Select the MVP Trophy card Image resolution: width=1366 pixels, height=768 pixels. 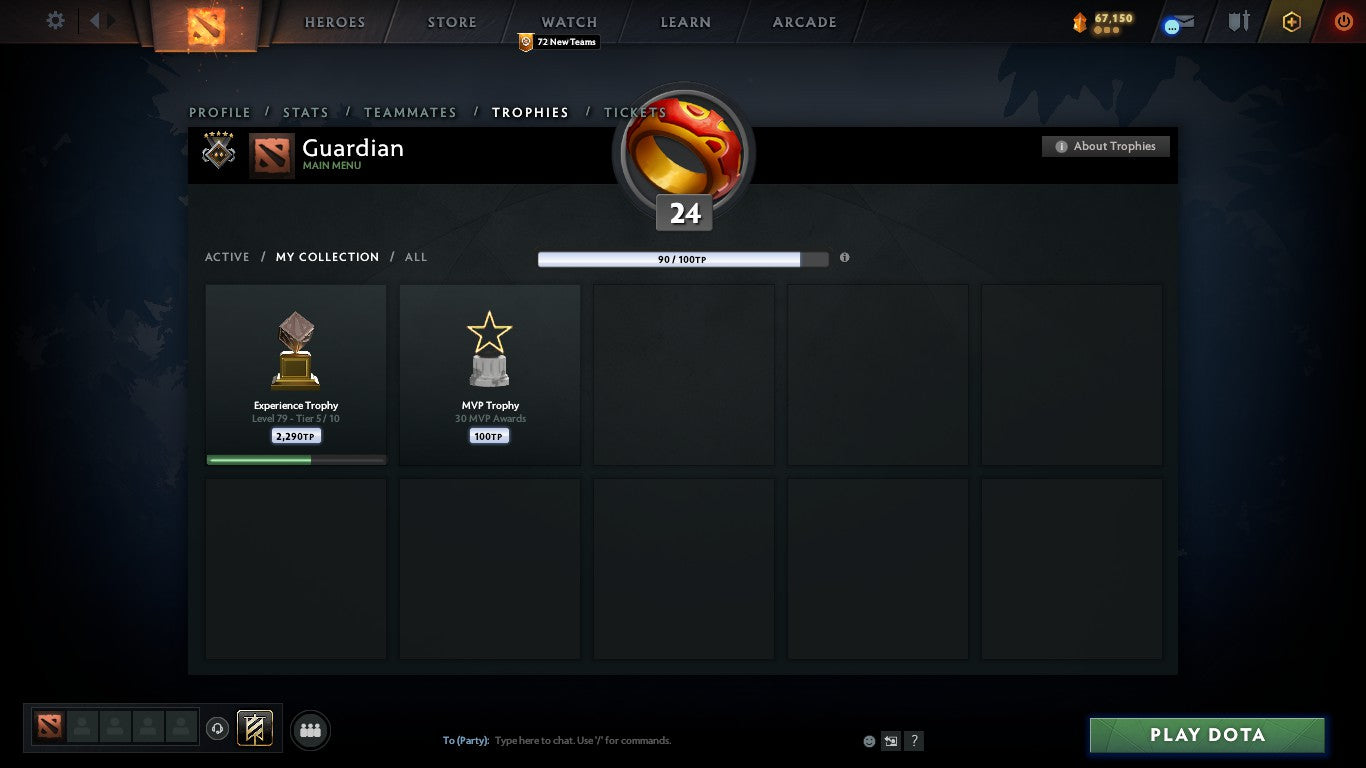[489, 374]
